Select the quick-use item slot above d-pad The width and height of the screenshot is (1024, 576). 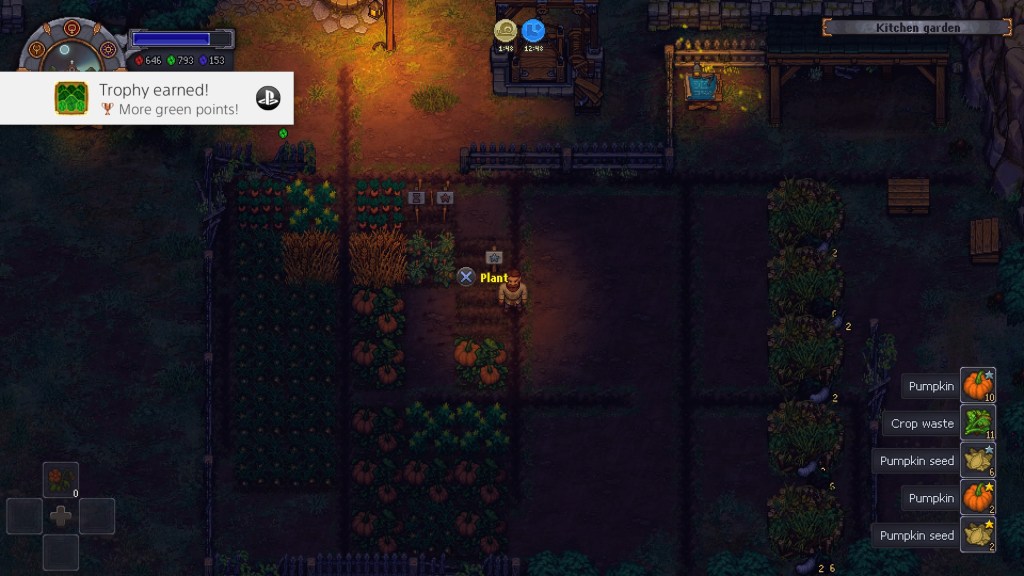61,480
